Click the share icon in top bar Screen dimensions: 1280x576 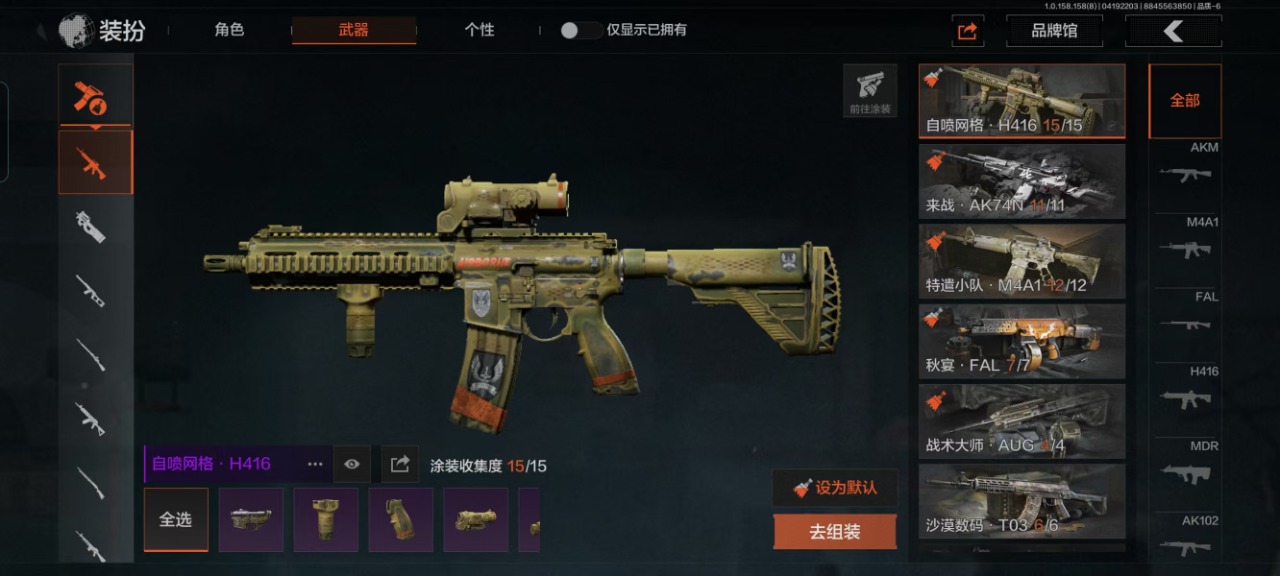click(967, 31)
